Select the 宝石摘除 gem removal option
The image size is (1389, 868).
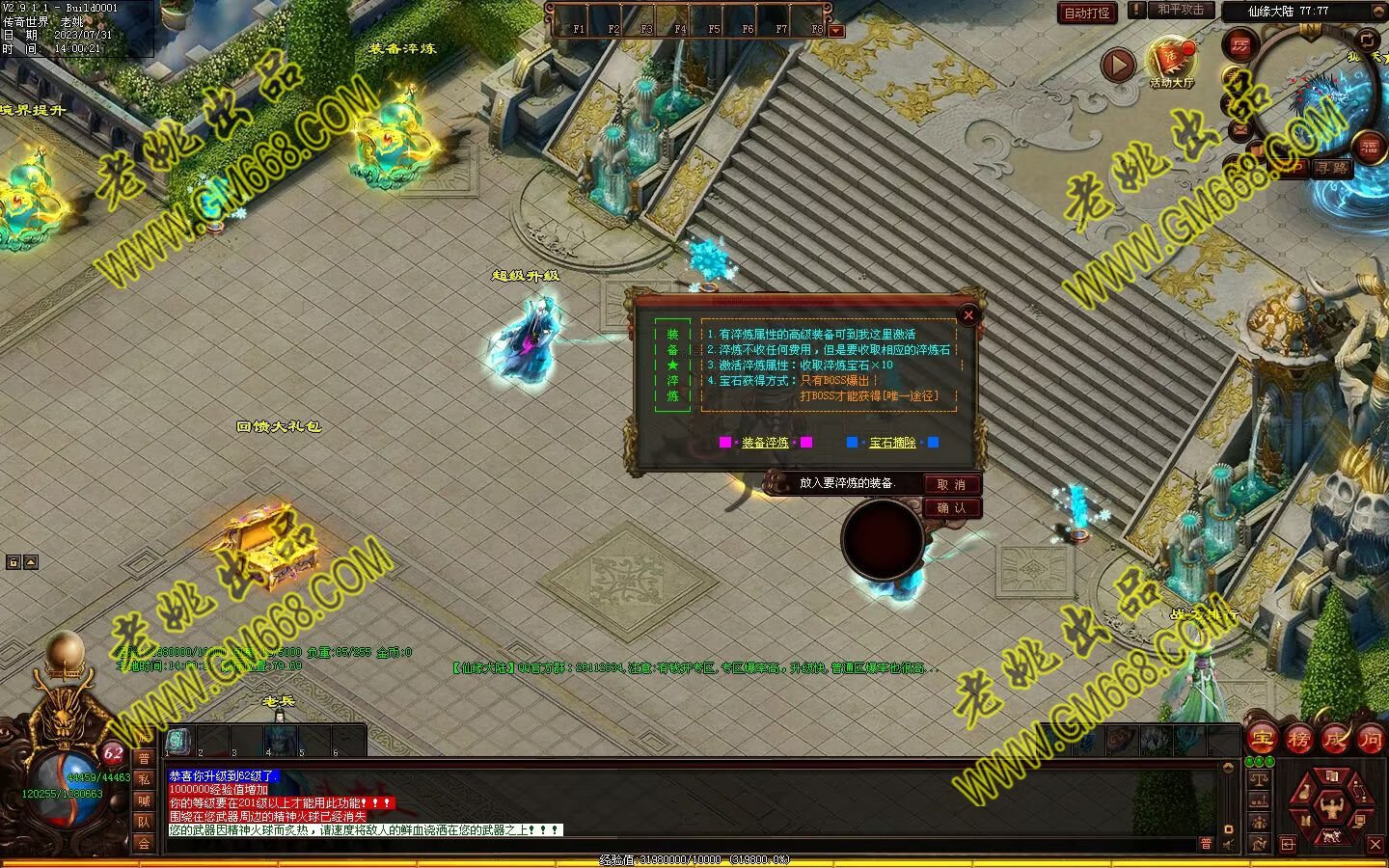pyautogui.click(x=892, y=443)
